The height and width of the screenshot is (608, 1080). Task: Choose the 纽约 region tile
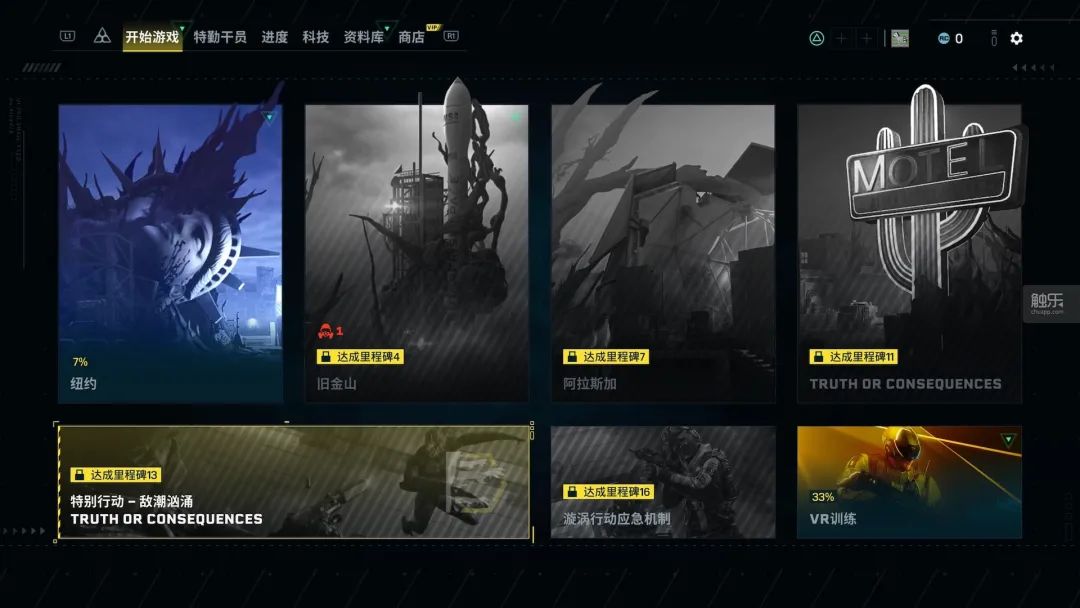(x=156, y=253)
